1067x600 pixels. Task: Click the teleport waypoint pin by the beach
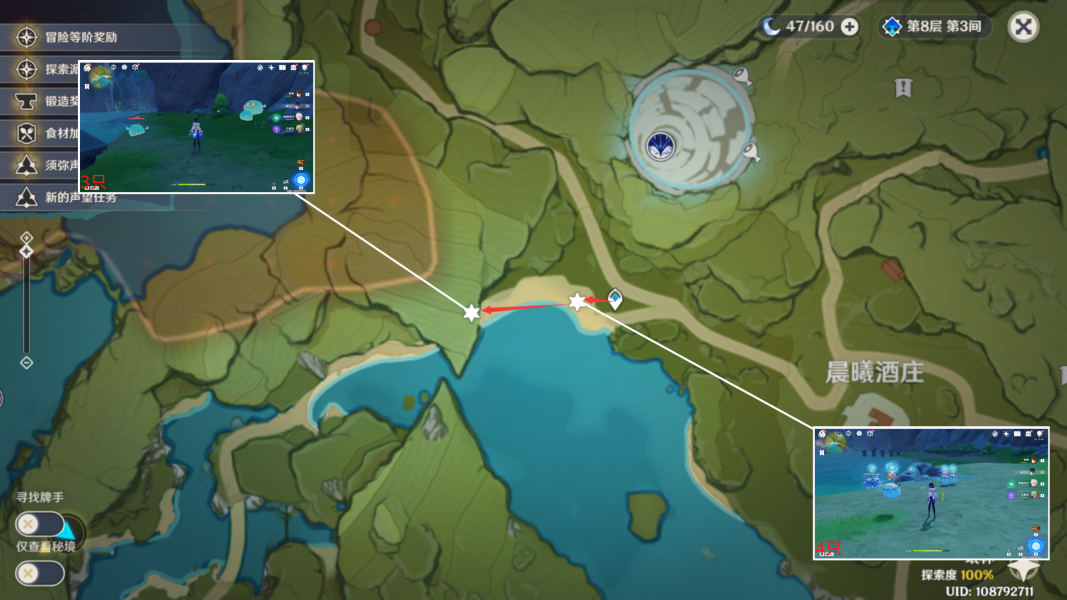pos(615,298)
